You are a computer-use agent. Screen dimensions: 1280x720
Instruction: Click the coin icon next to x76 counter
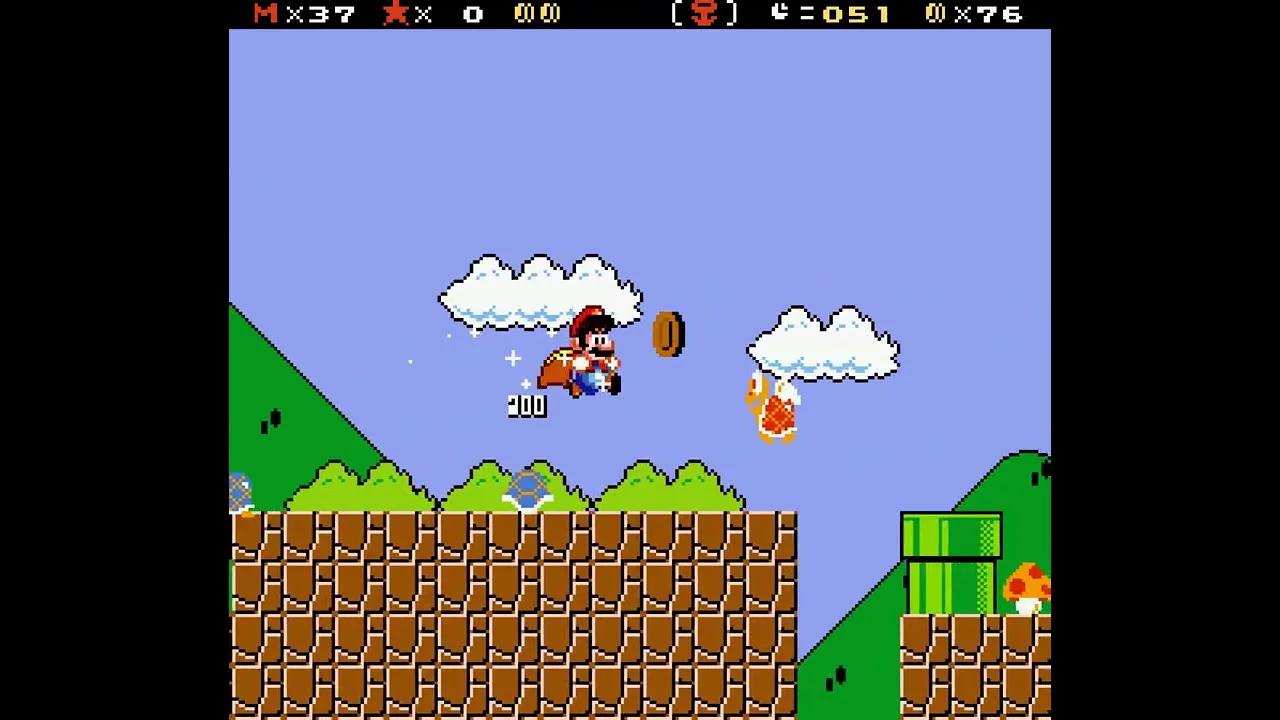(934, 14)
